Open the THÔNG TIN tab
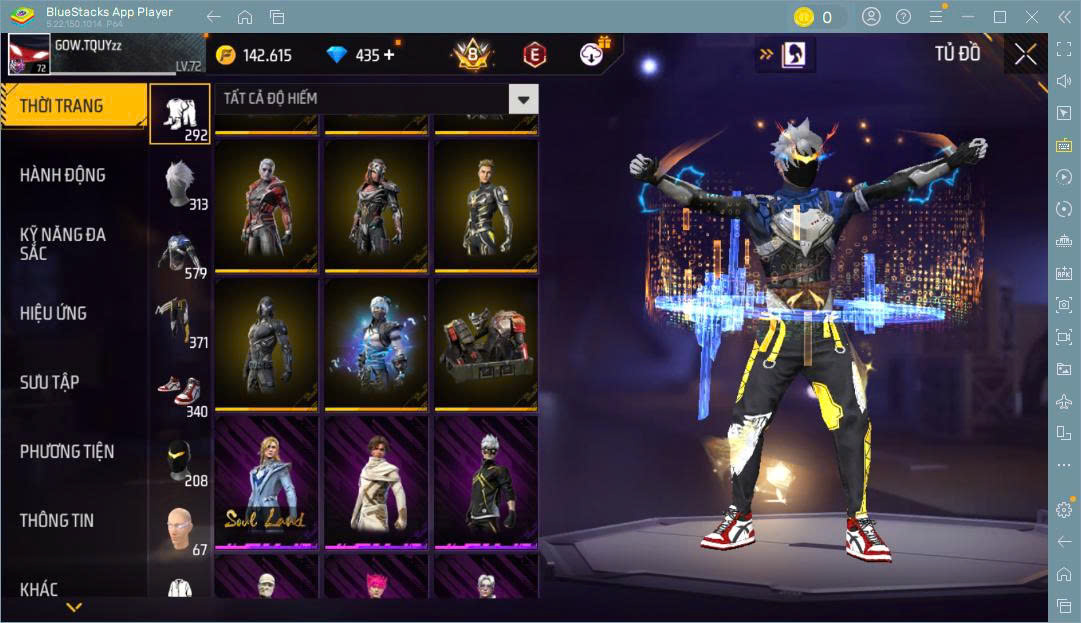The width and height of the screenshot is (1081, 623). [x=57, y=520]
